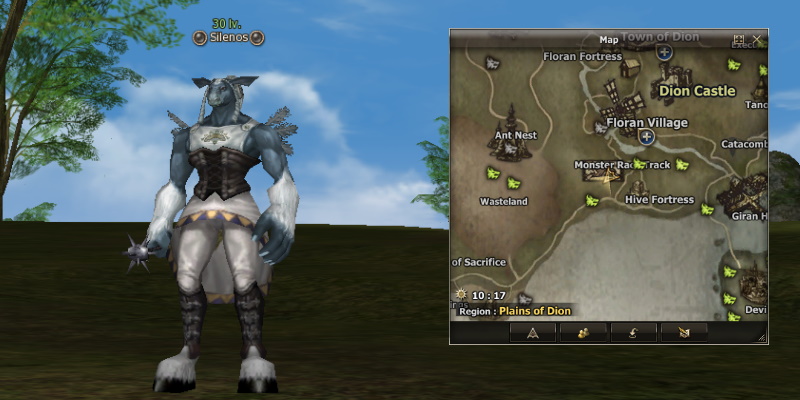The width and height of the screenshot is (800, 400).
Task: Close the Map window
Action: (x=757, y=39)
